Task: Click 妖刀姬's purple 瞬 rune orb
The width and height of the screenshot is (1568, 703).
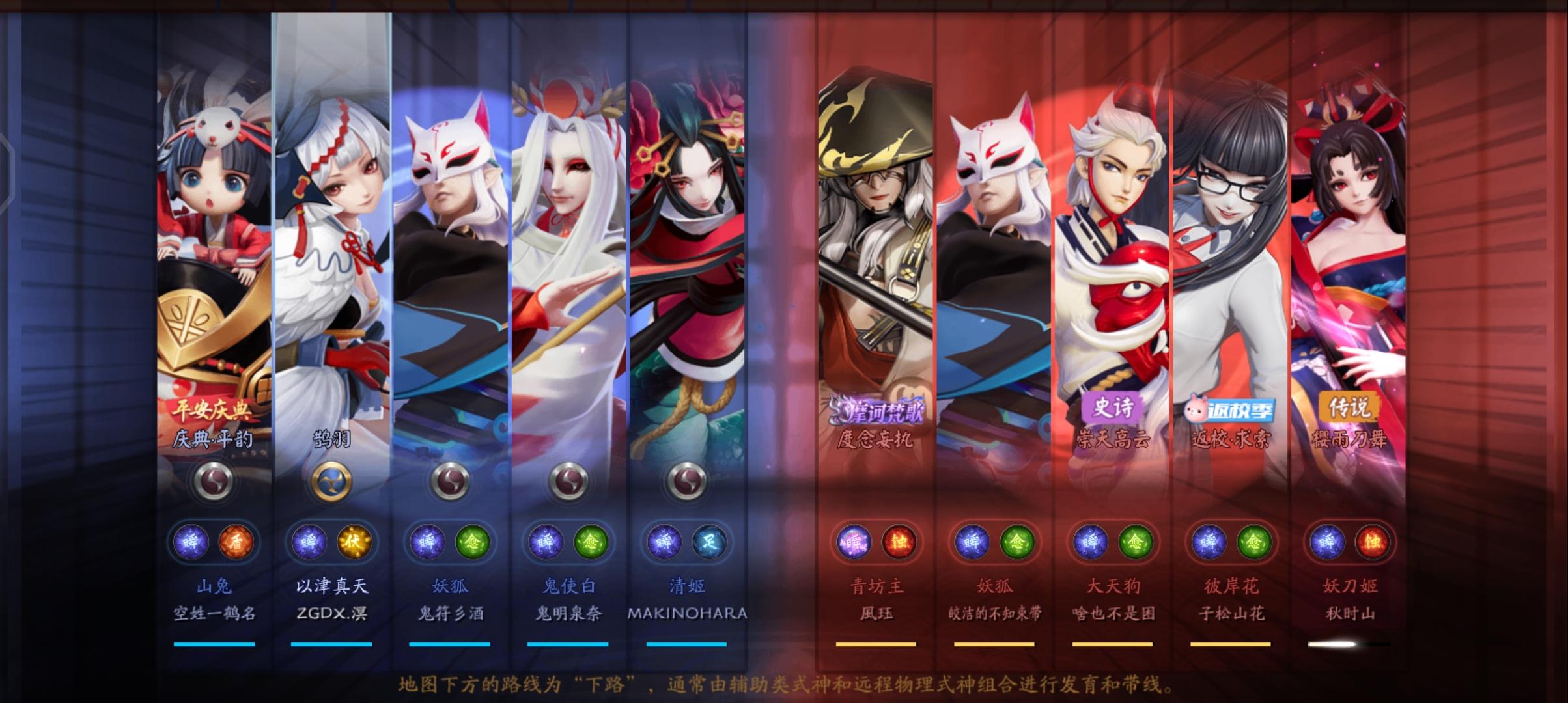Action: (x=1327, y=540)
